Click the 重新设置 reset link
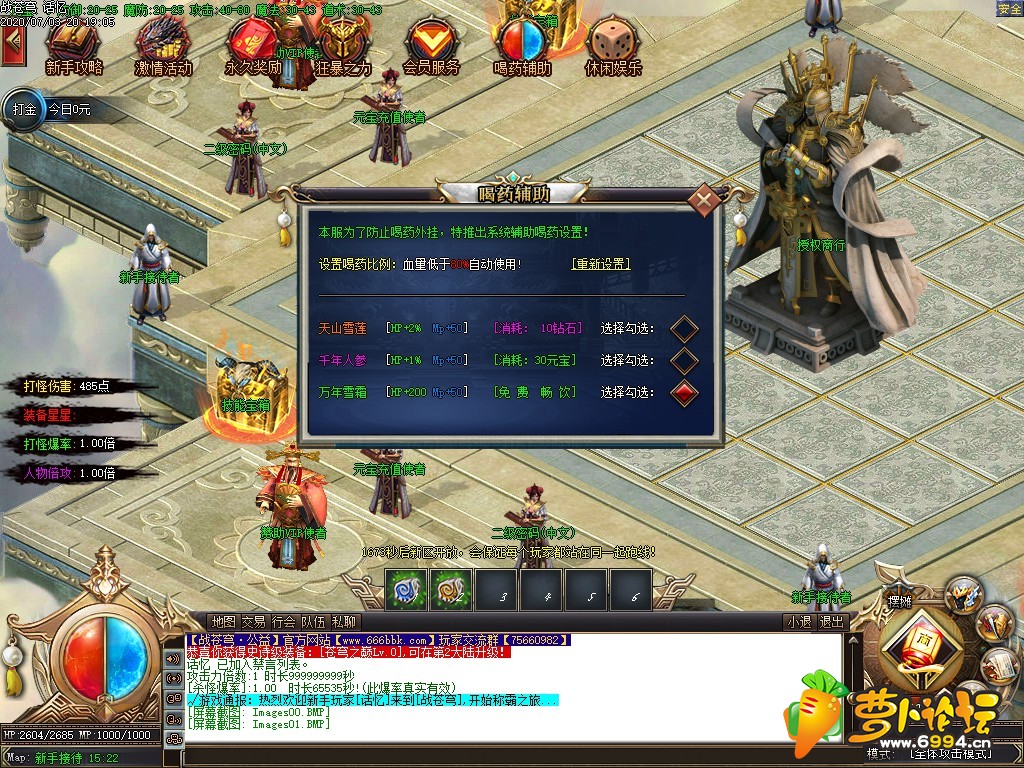Screen dimensions: 1024x768 [600, 264]
